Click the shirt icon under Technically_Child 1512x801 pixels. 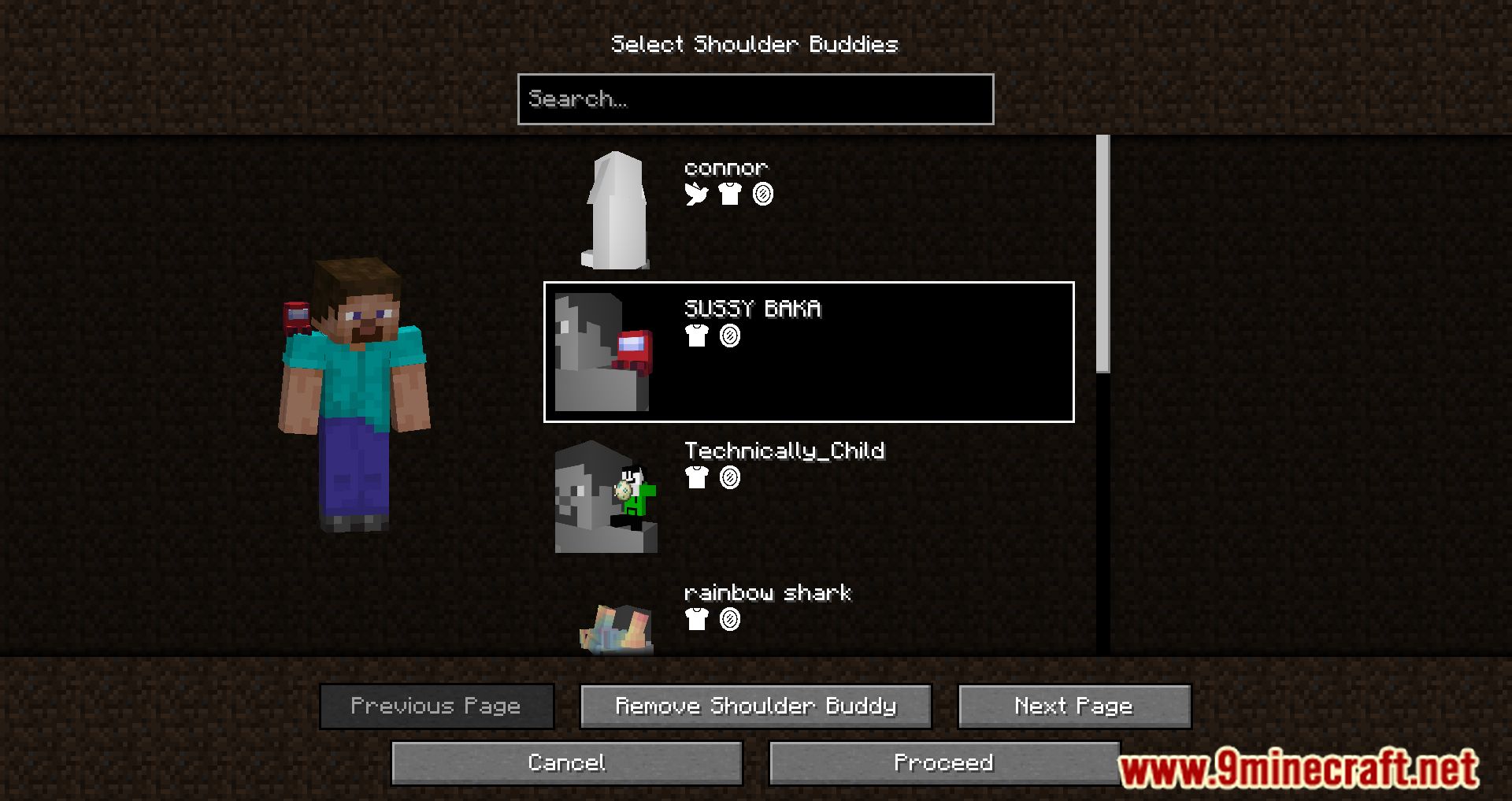pos(696,478)
